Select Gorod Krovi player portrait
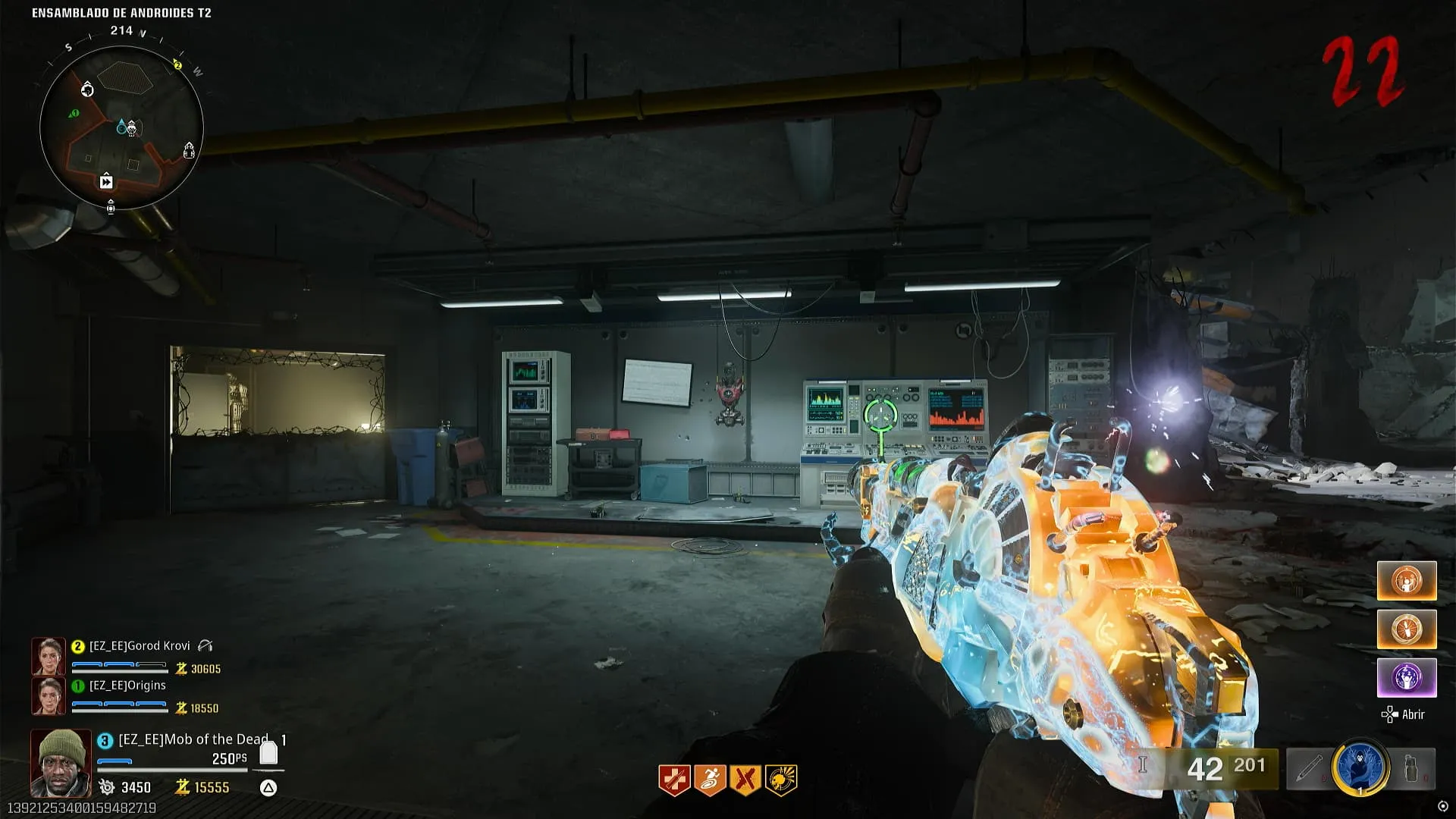The height and width of the screenshot is (819, 1456). (x=49, y=657)
